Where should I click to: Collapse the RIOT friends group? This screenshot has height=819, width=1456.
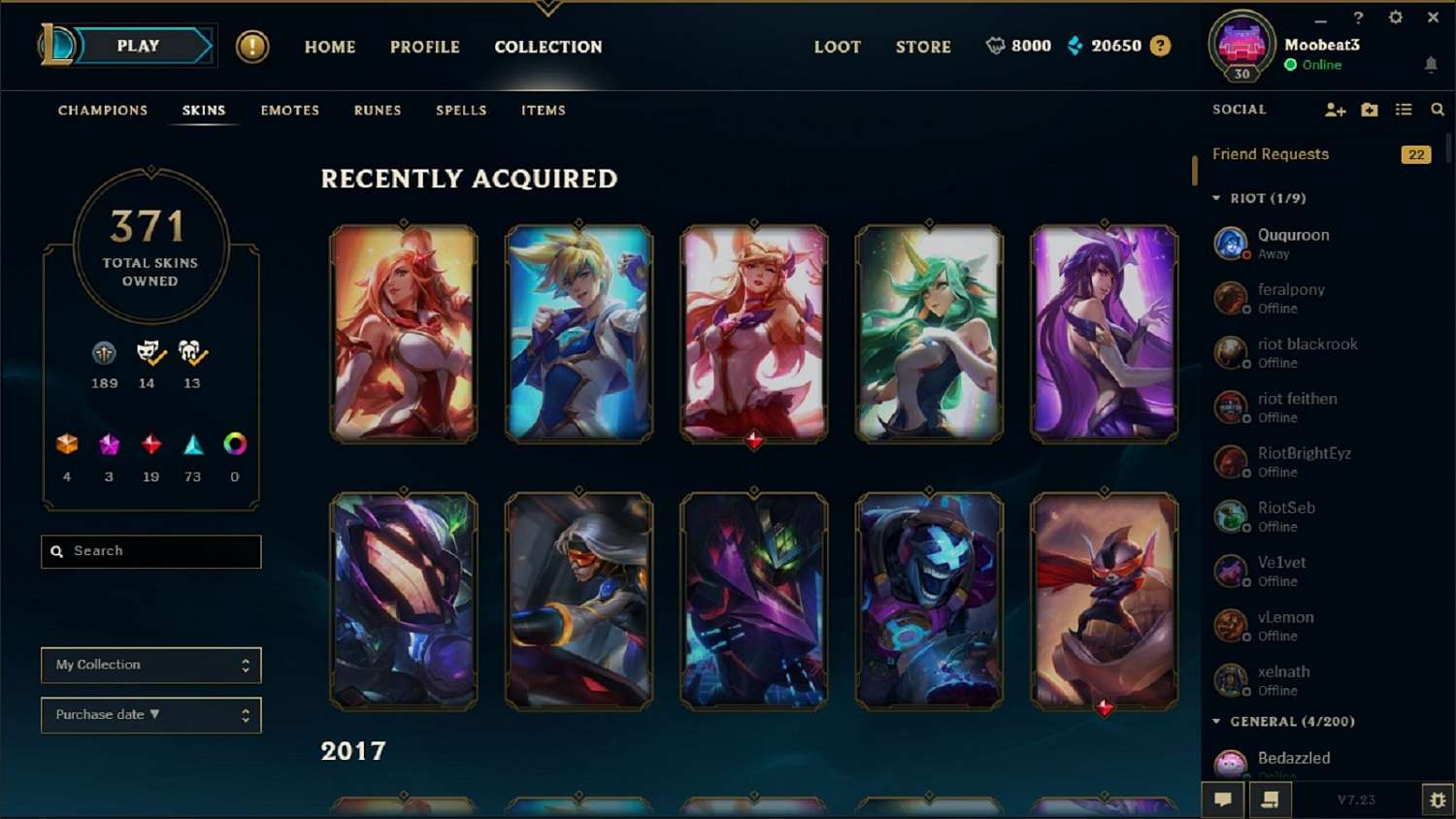[1216, 197]
